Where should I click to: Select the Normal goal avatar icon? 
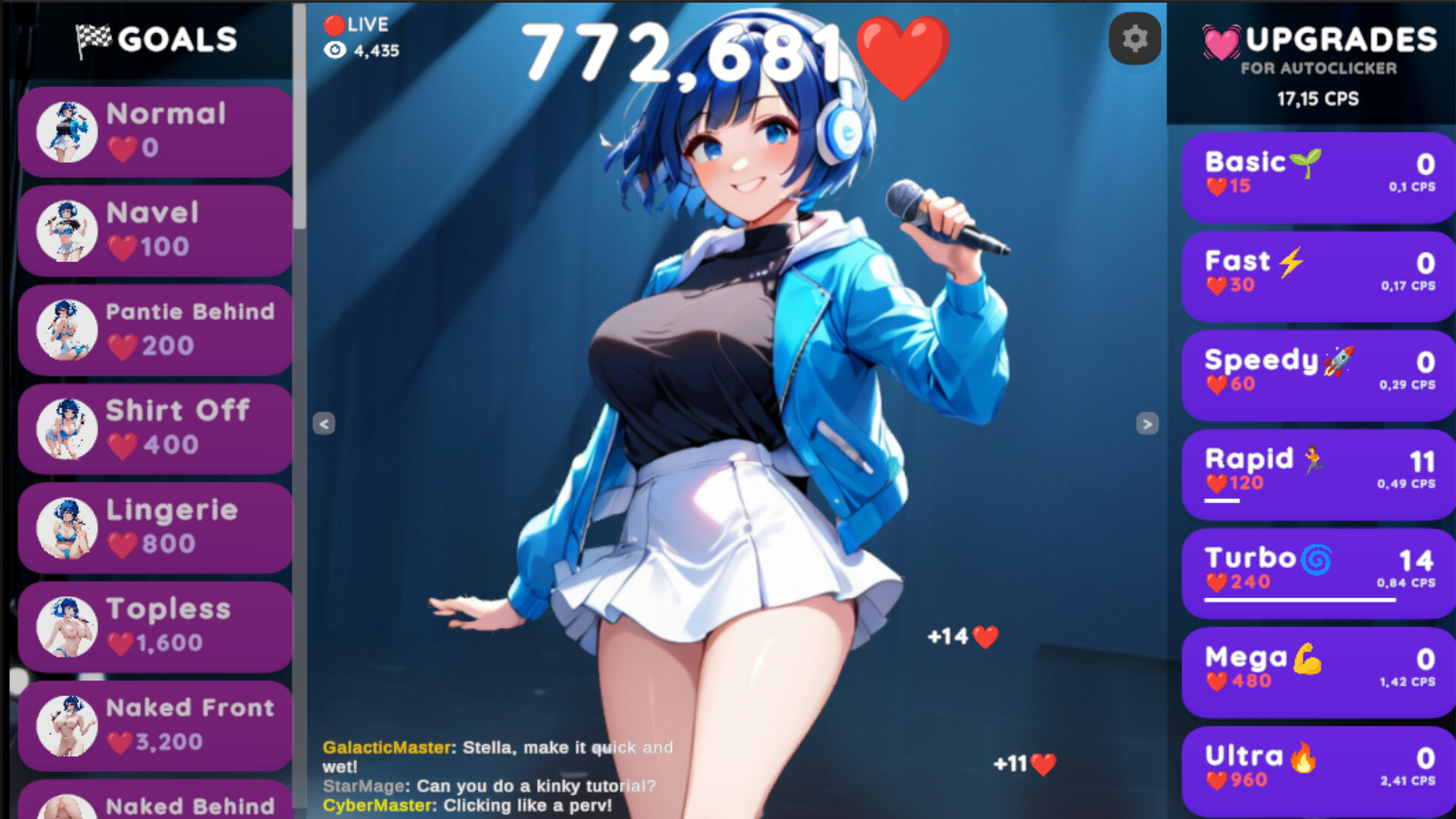(65, 130)
